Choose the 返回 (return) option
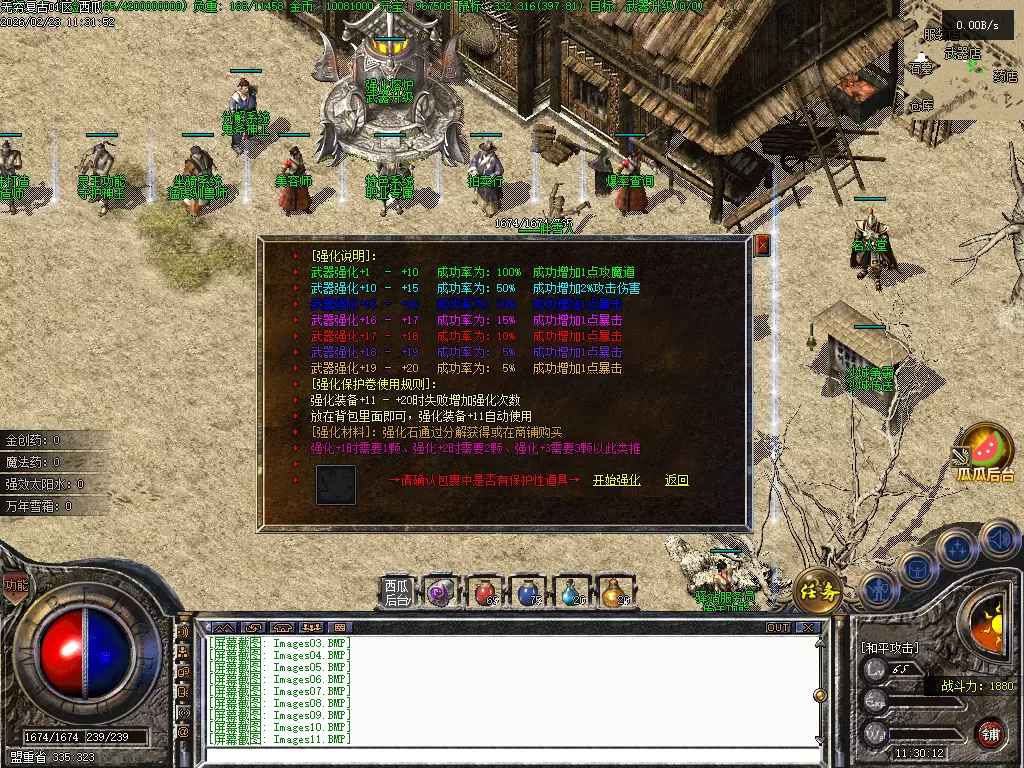The width and height of the screenshot is (1024, 768). coord(677,481)
